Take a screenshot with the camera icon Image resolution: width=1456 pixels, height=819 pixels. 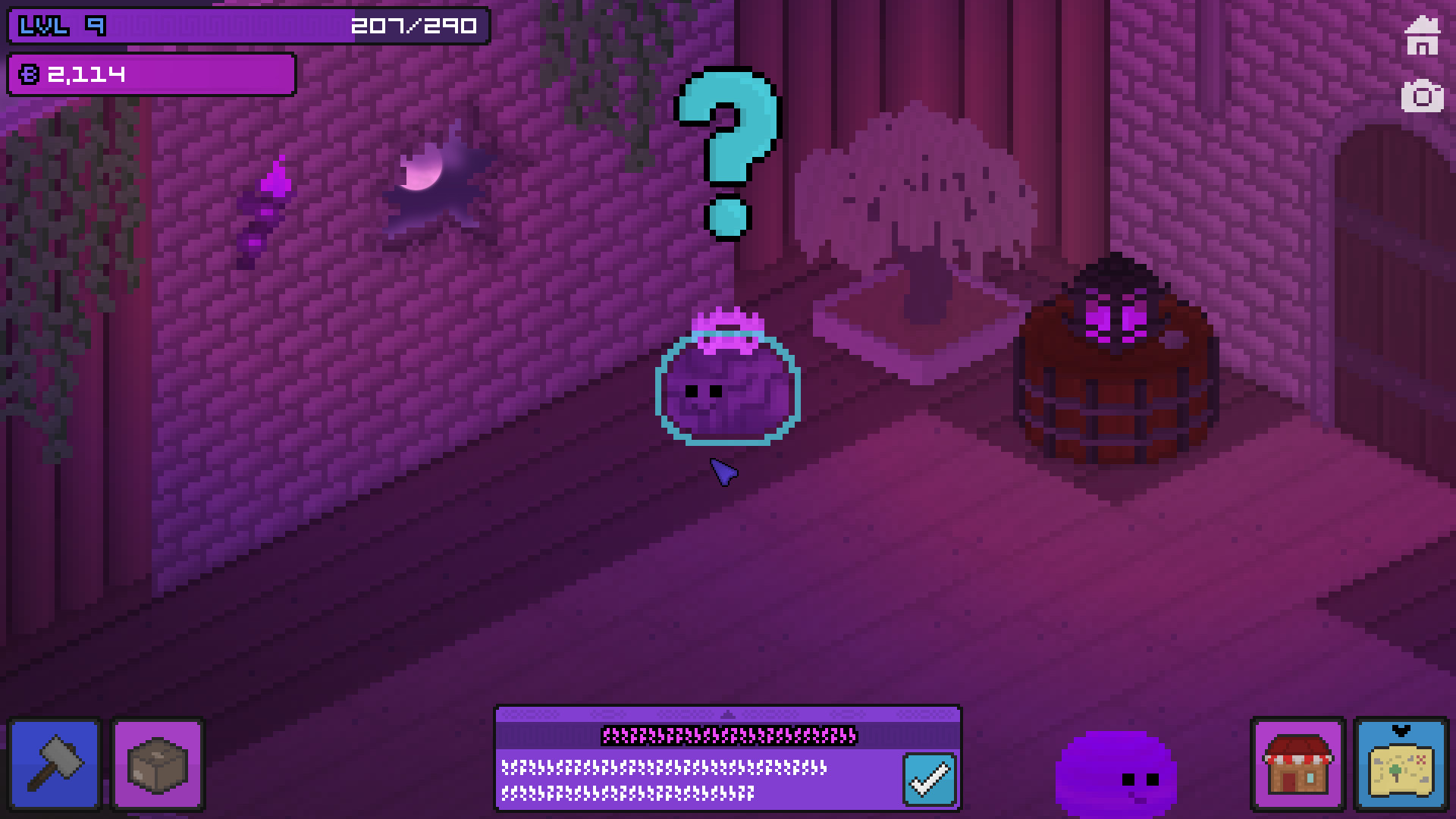(1422, 97)
